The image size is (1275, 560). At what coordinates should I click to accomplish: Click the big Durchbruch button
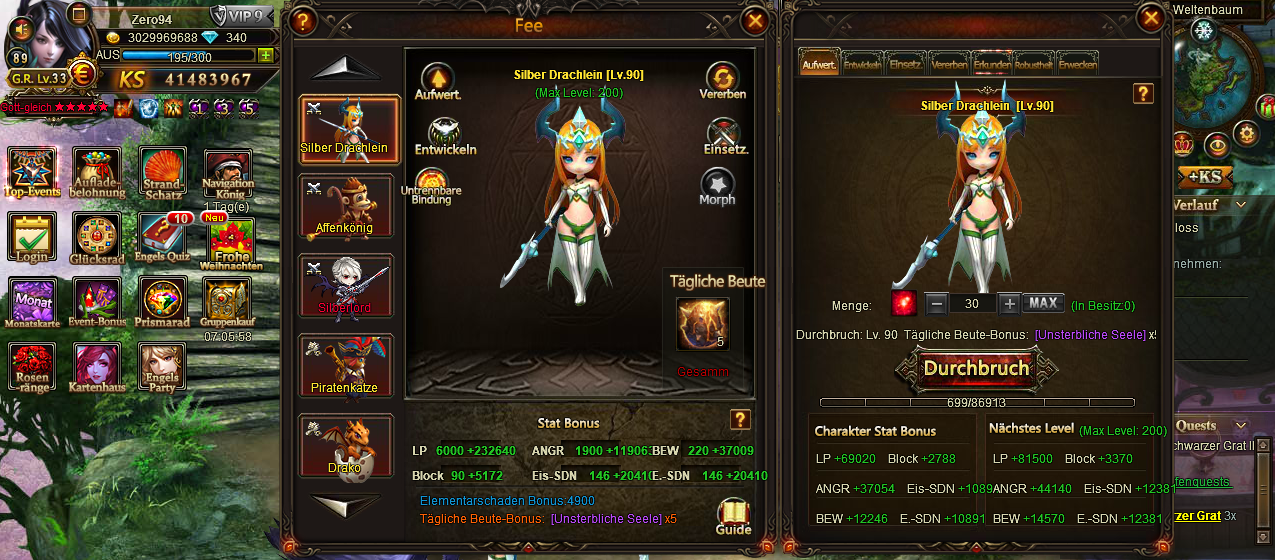[977, 368]
